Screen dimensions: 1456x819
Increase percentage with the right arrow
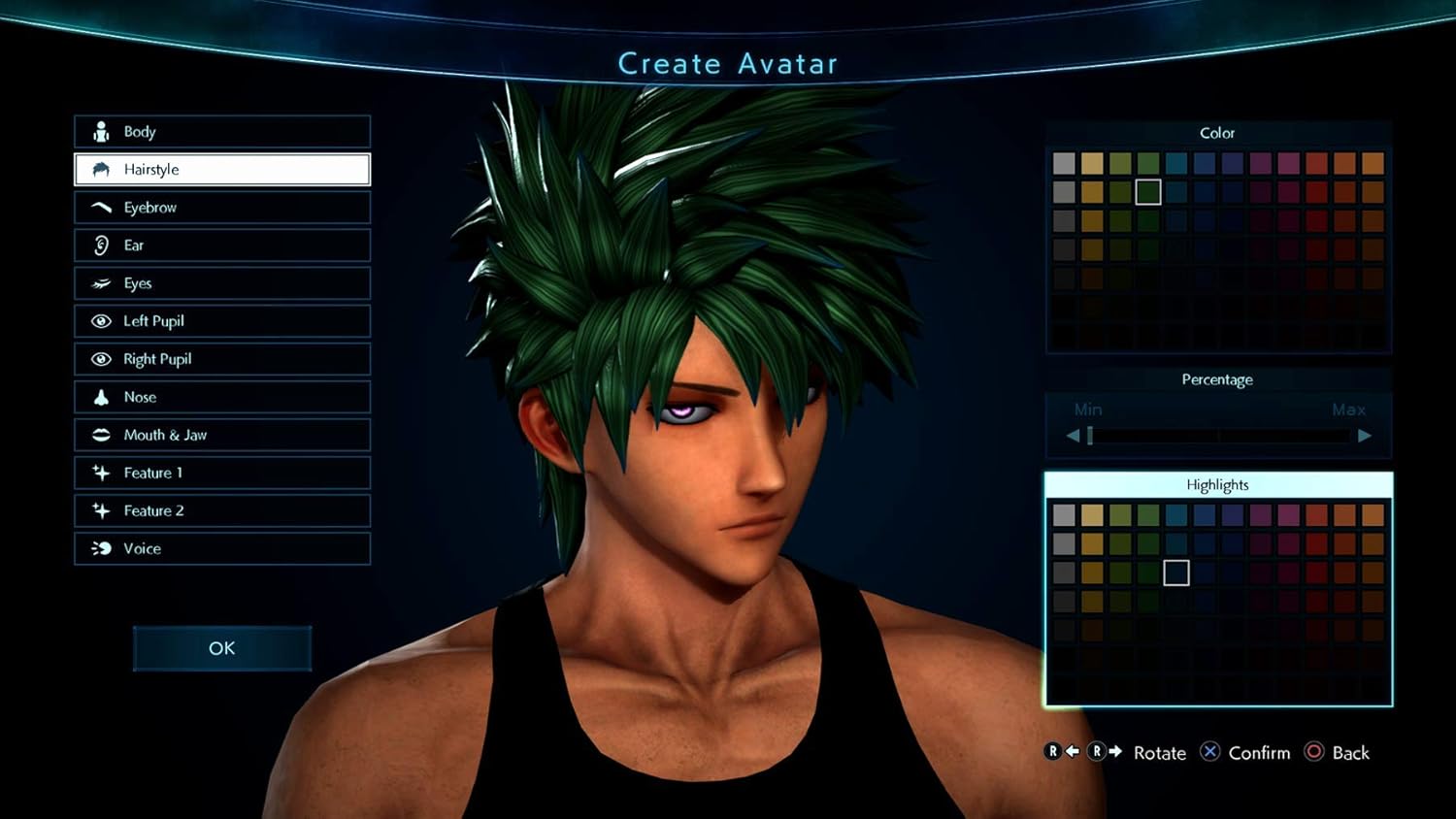click(x=1365, y=436)
